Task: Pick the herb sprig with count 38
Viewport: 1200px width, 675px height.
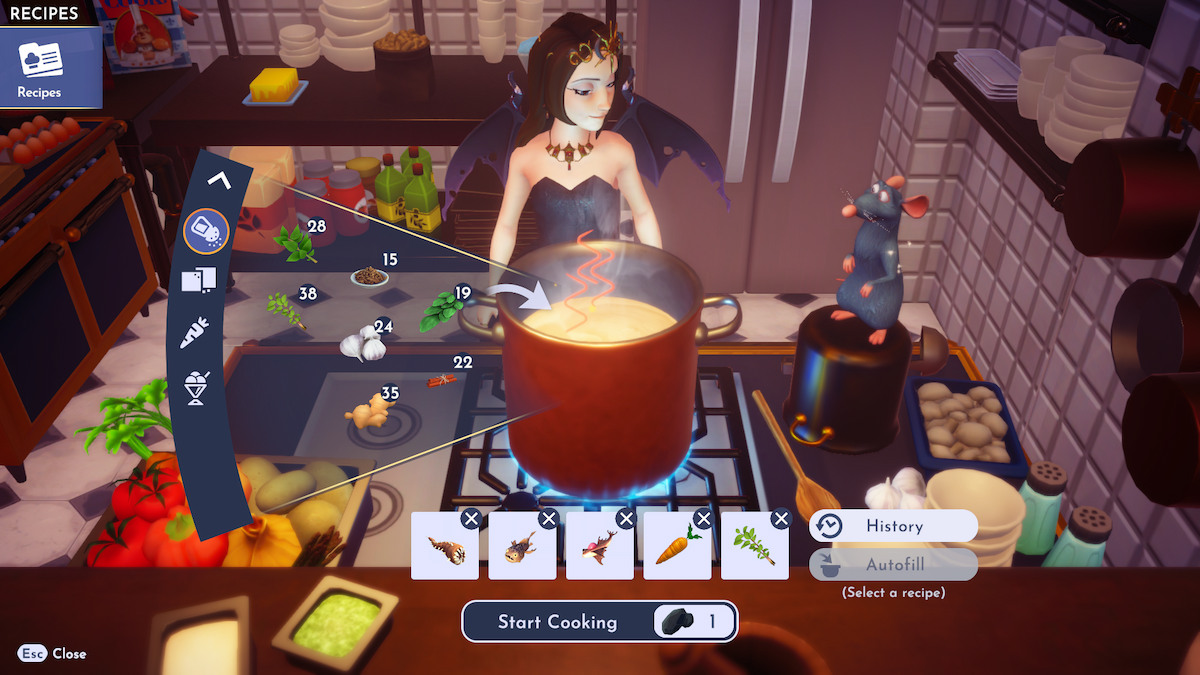Action: (284, 309)
